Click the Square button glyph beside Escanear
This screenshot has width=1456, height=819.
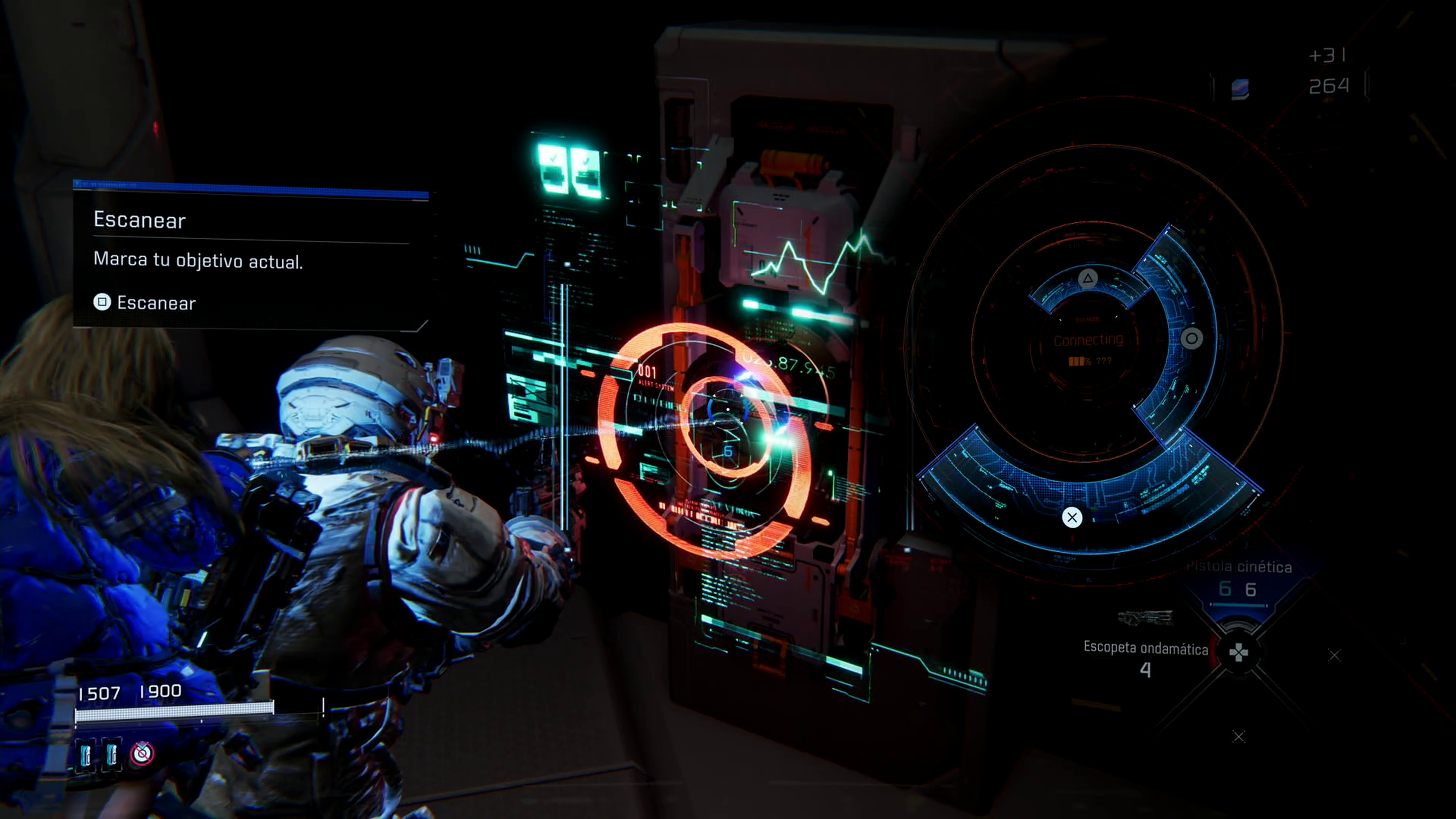point(102,303)
